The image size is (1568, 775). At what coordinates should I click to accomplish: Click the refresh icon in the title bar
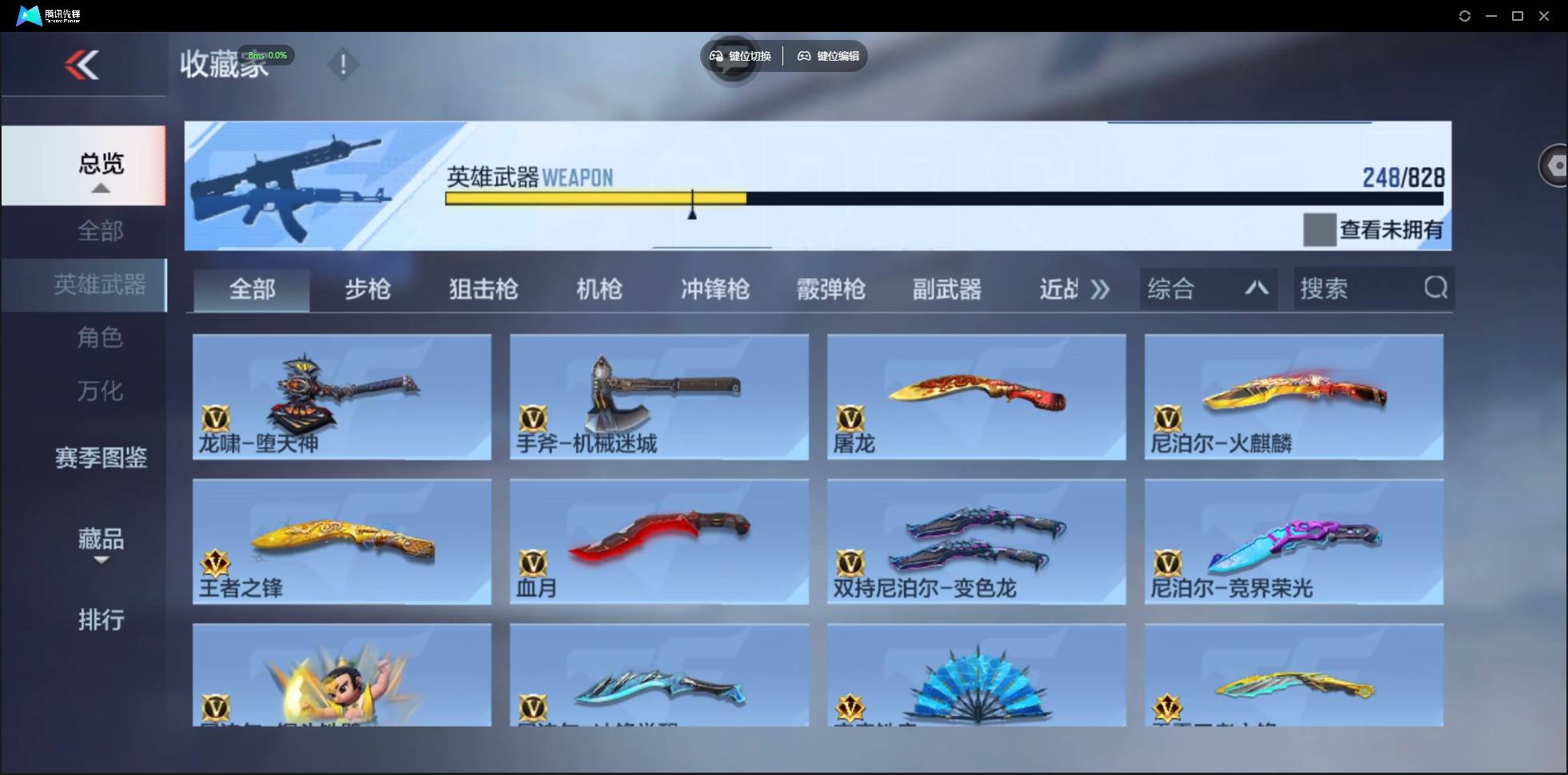[x=1466, y=15]
